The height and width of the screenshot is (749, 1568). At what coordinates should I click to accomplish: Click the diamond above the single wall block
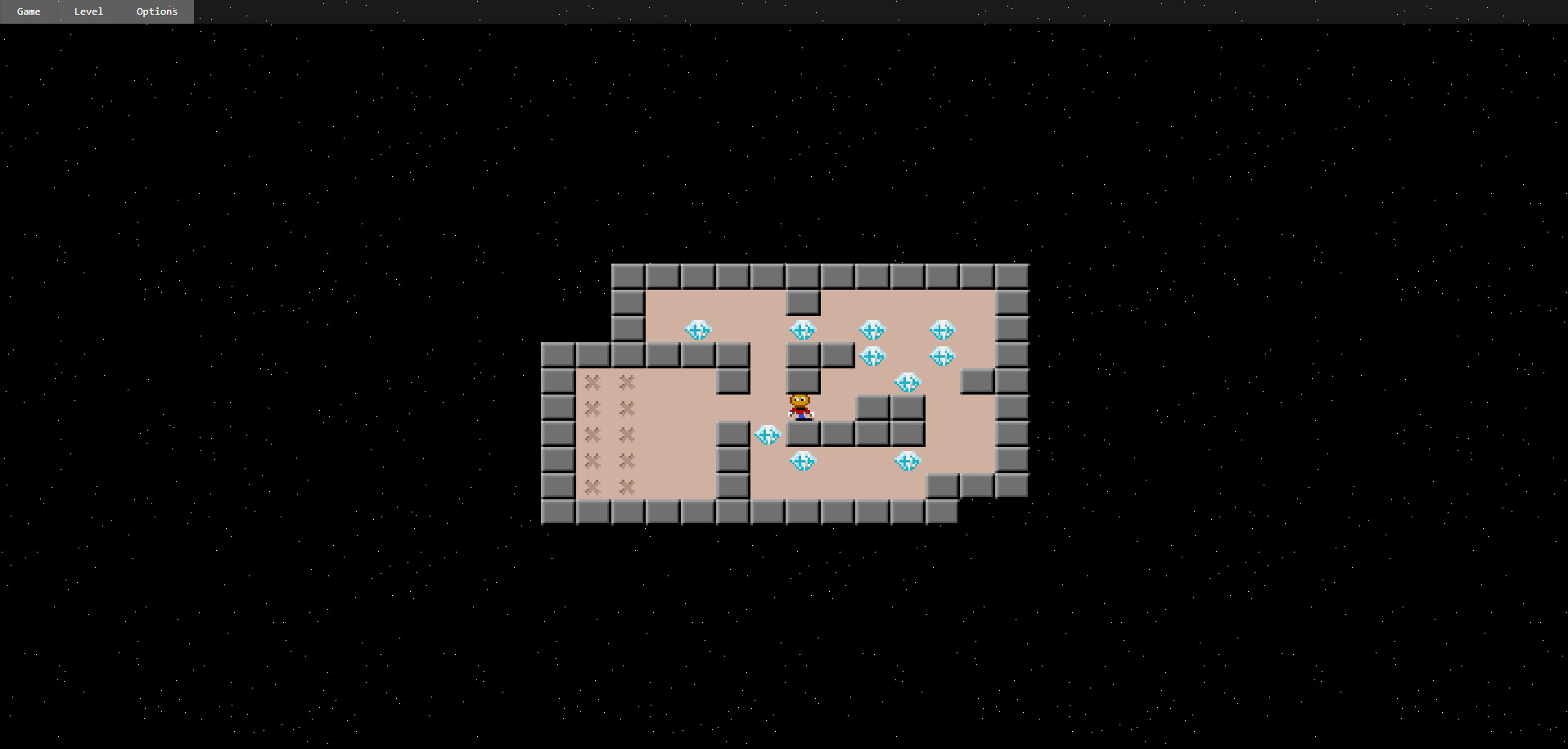(x=804, y=330)
